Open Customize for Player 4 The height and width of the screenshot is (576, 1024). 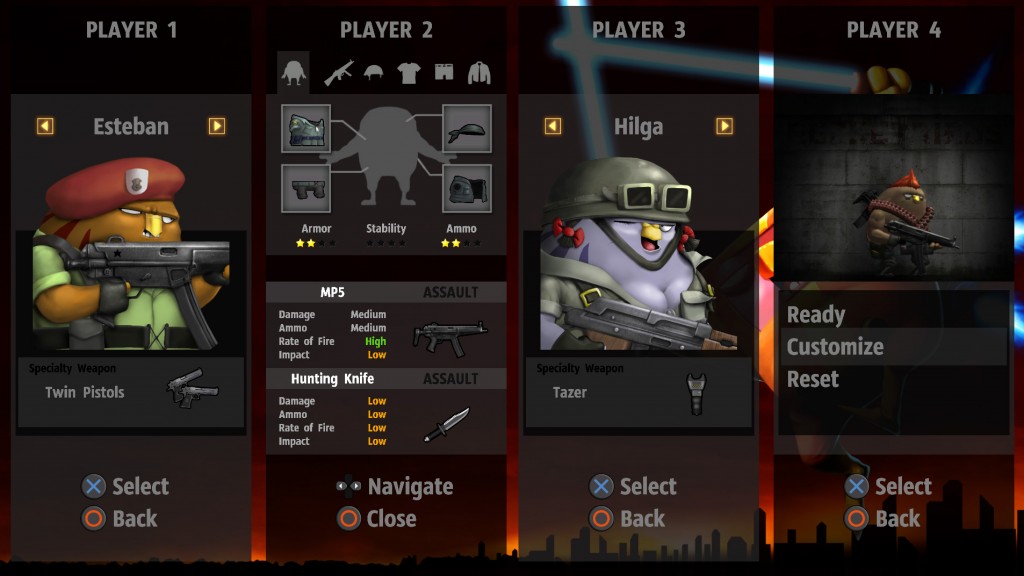point(835,347)
